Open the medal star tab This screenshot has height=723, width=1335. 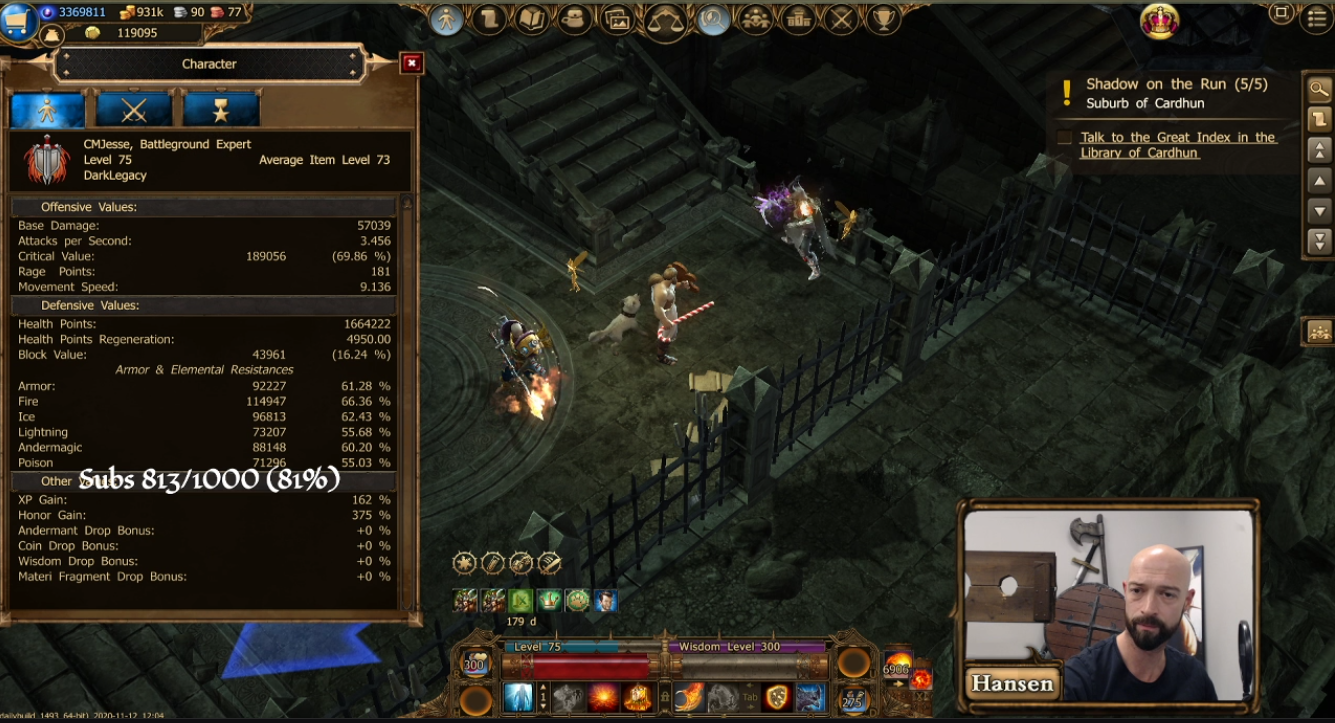click(x=221, y=110)
